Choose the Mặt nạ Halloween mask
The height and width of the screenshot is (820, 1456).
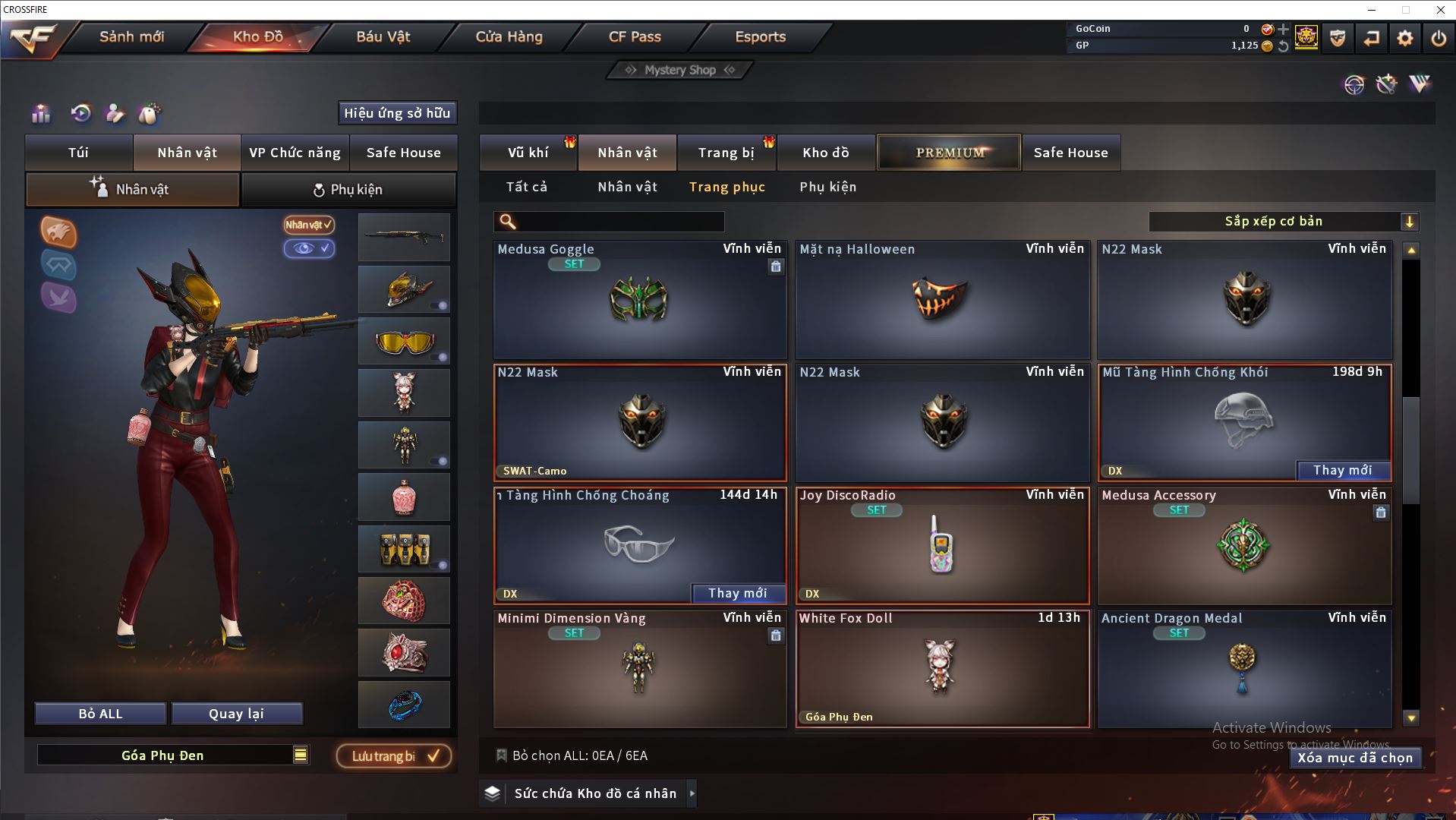pos(941,301)
